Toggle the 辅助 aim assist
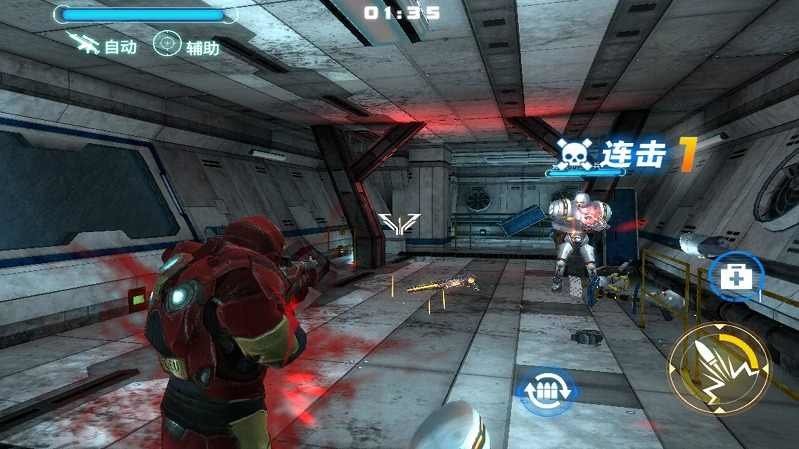This screenshot has height=449, width=799. pyautogui.click(x=186, y=46)
